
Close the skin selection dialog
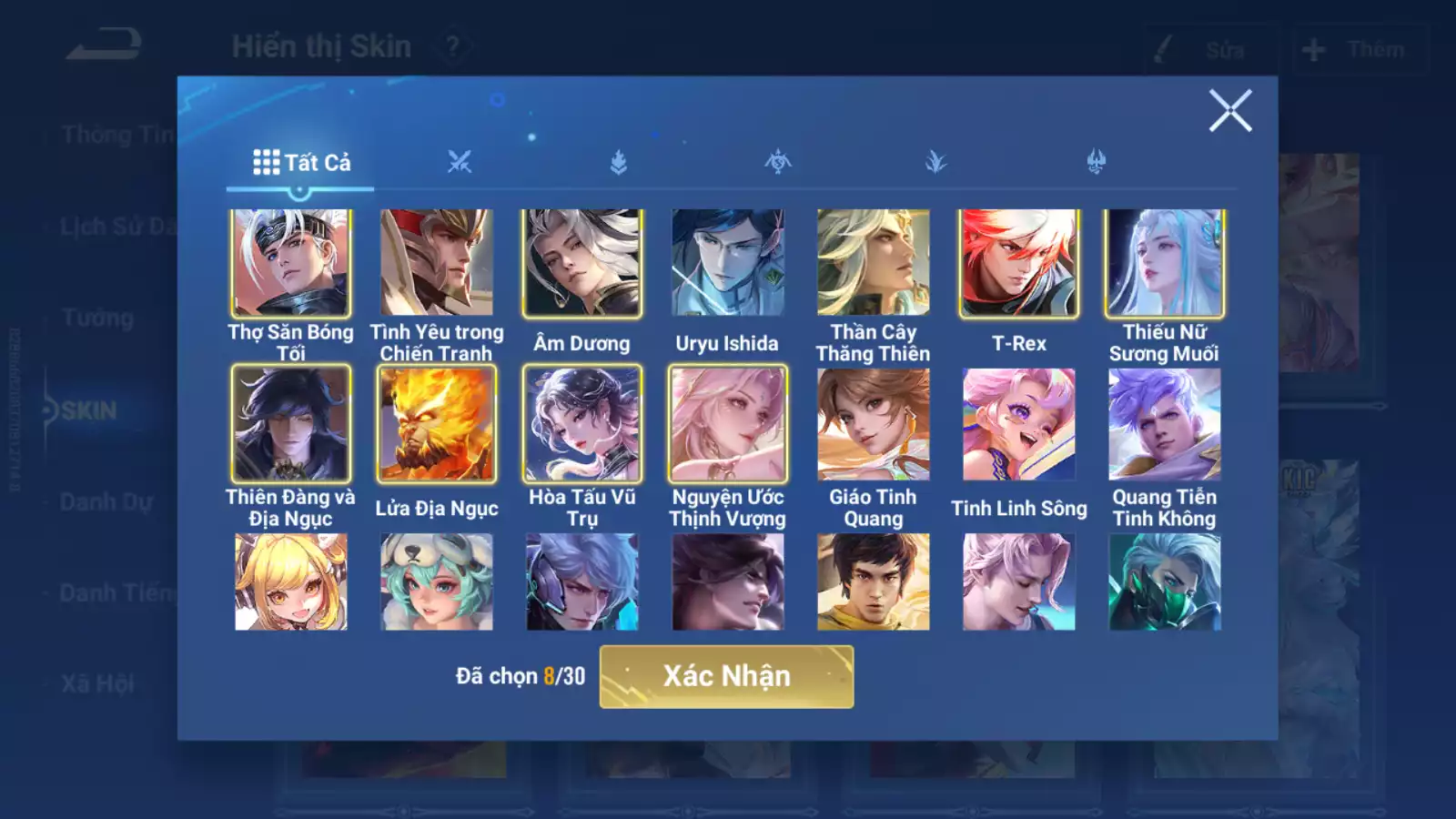(x=1232, y=112)
